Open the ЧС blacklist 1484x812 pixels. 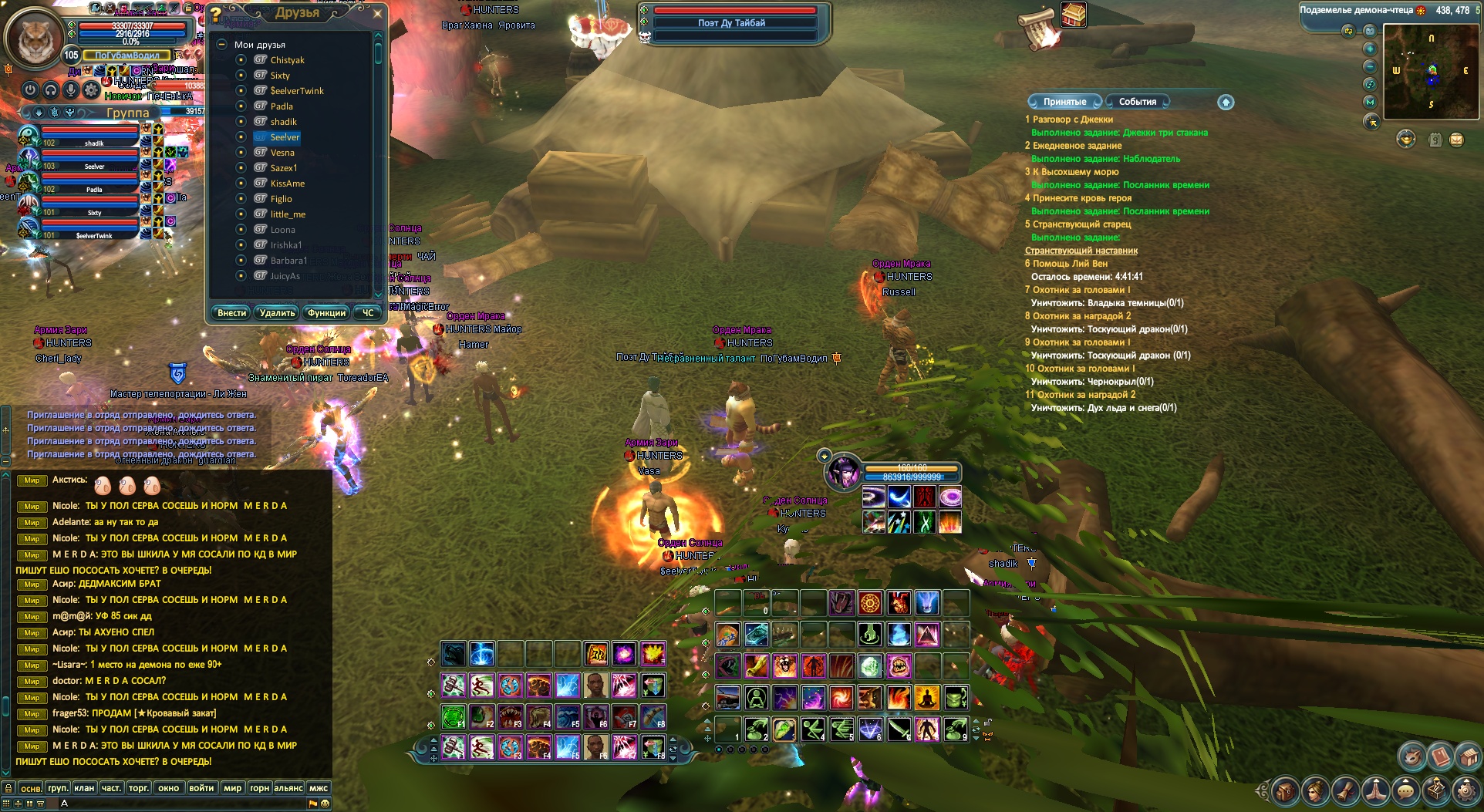coord(368,313)
